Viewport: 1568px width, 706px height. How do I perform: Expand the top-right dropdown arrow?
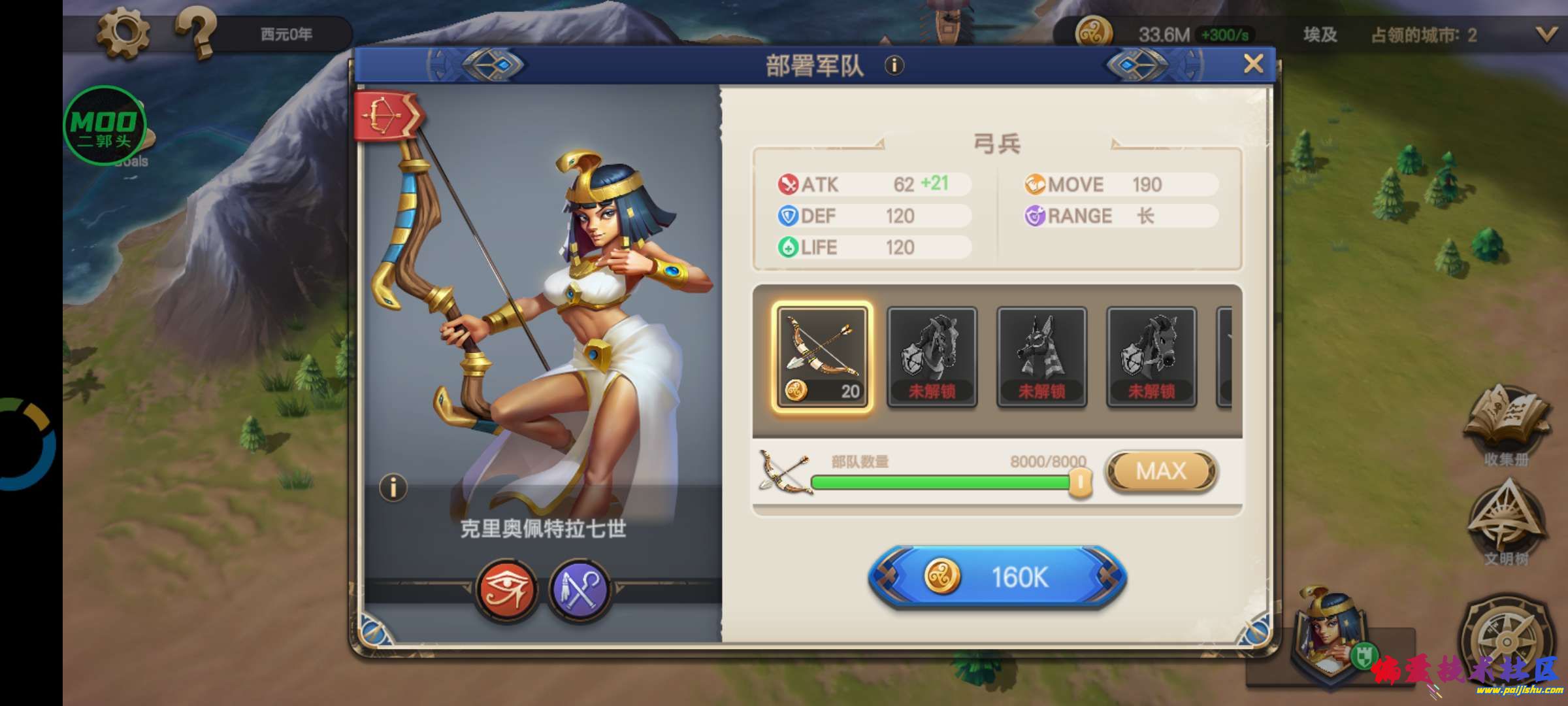click(x=1546, y=35)
